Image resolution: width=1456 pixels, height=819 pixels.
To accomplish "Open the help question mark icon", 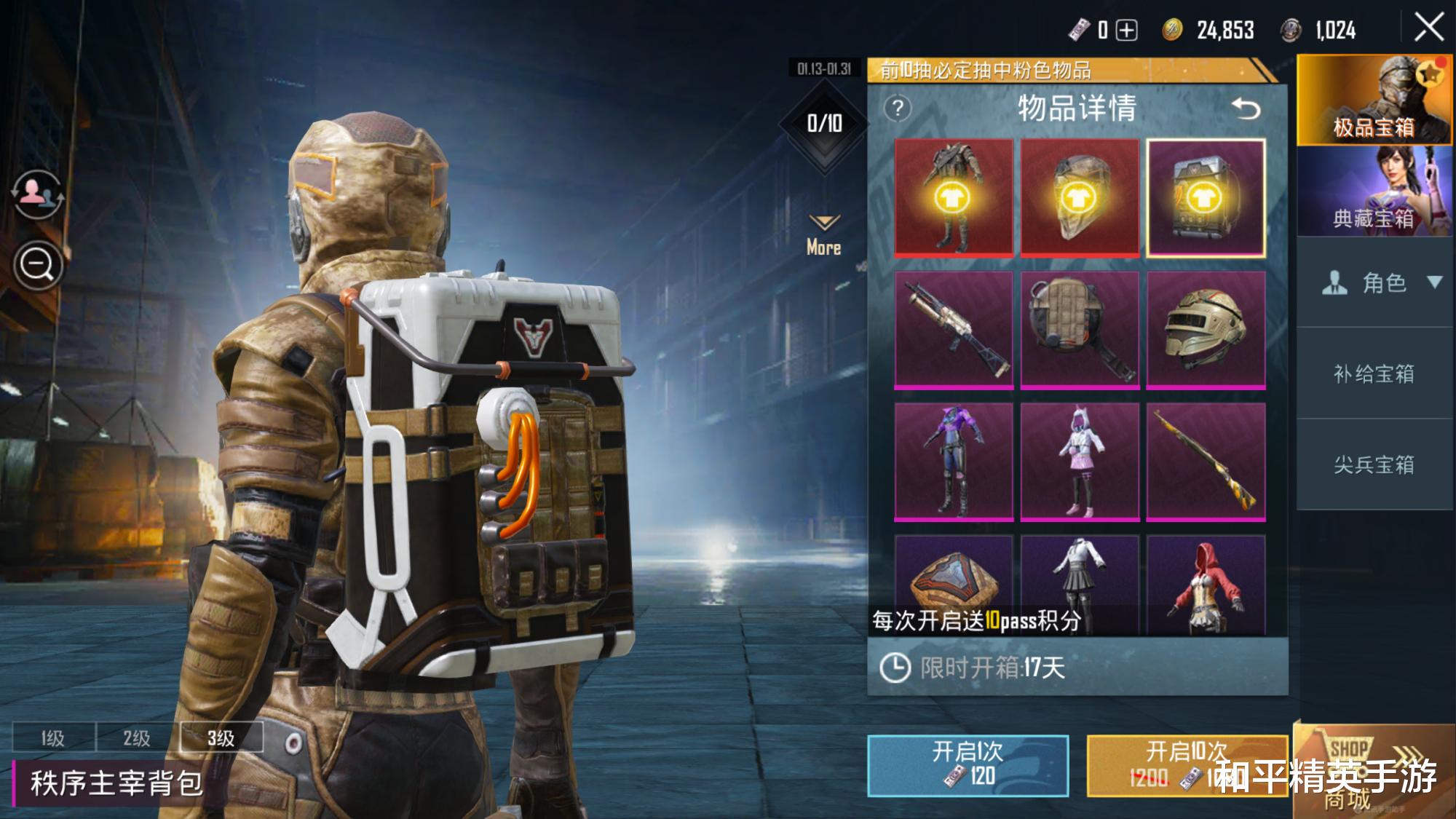I will click(x=898, y=109).
